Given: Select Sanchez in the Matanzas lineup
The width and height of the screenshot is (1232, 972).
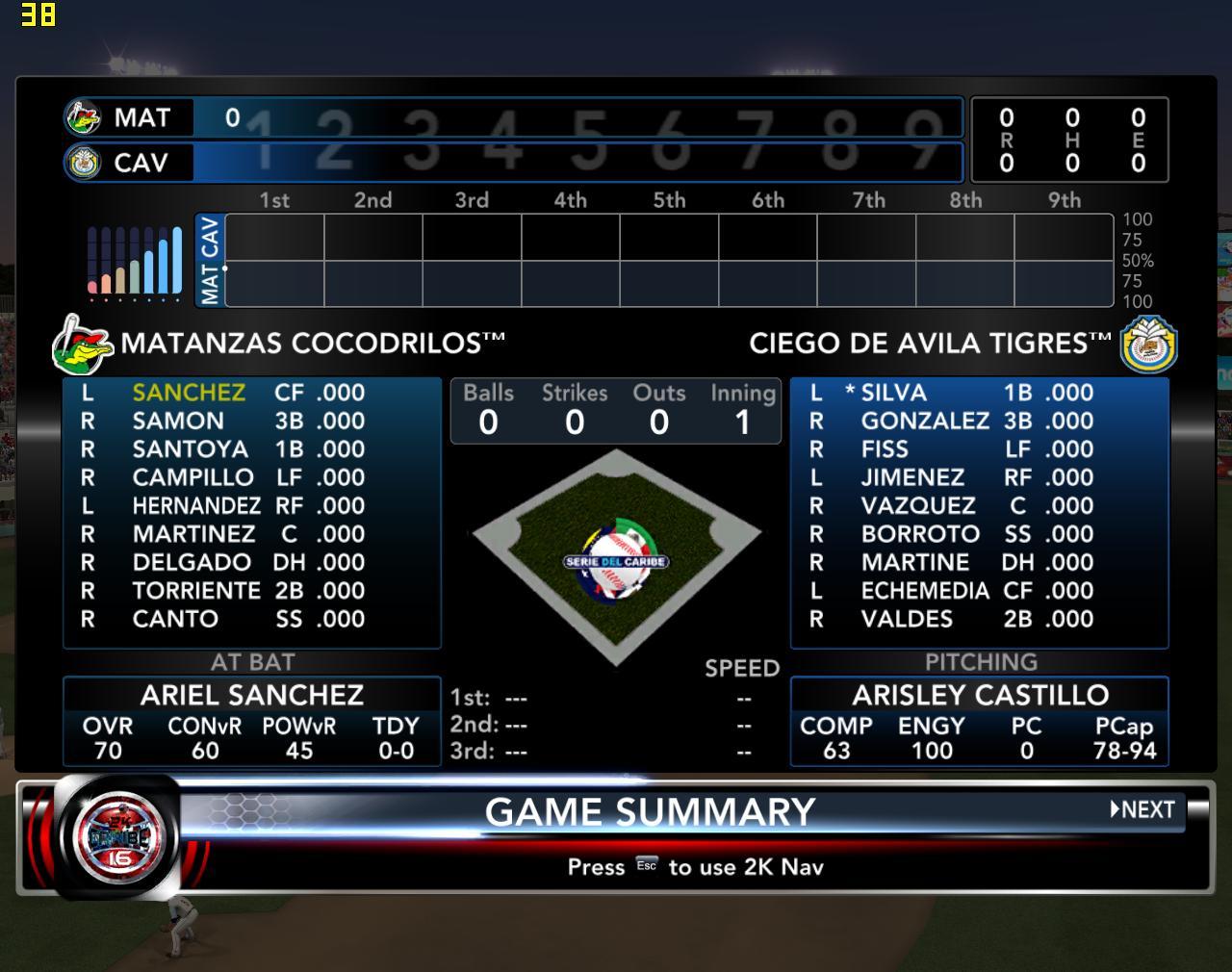Looking at the screenshot, I should tap(189, 393).
